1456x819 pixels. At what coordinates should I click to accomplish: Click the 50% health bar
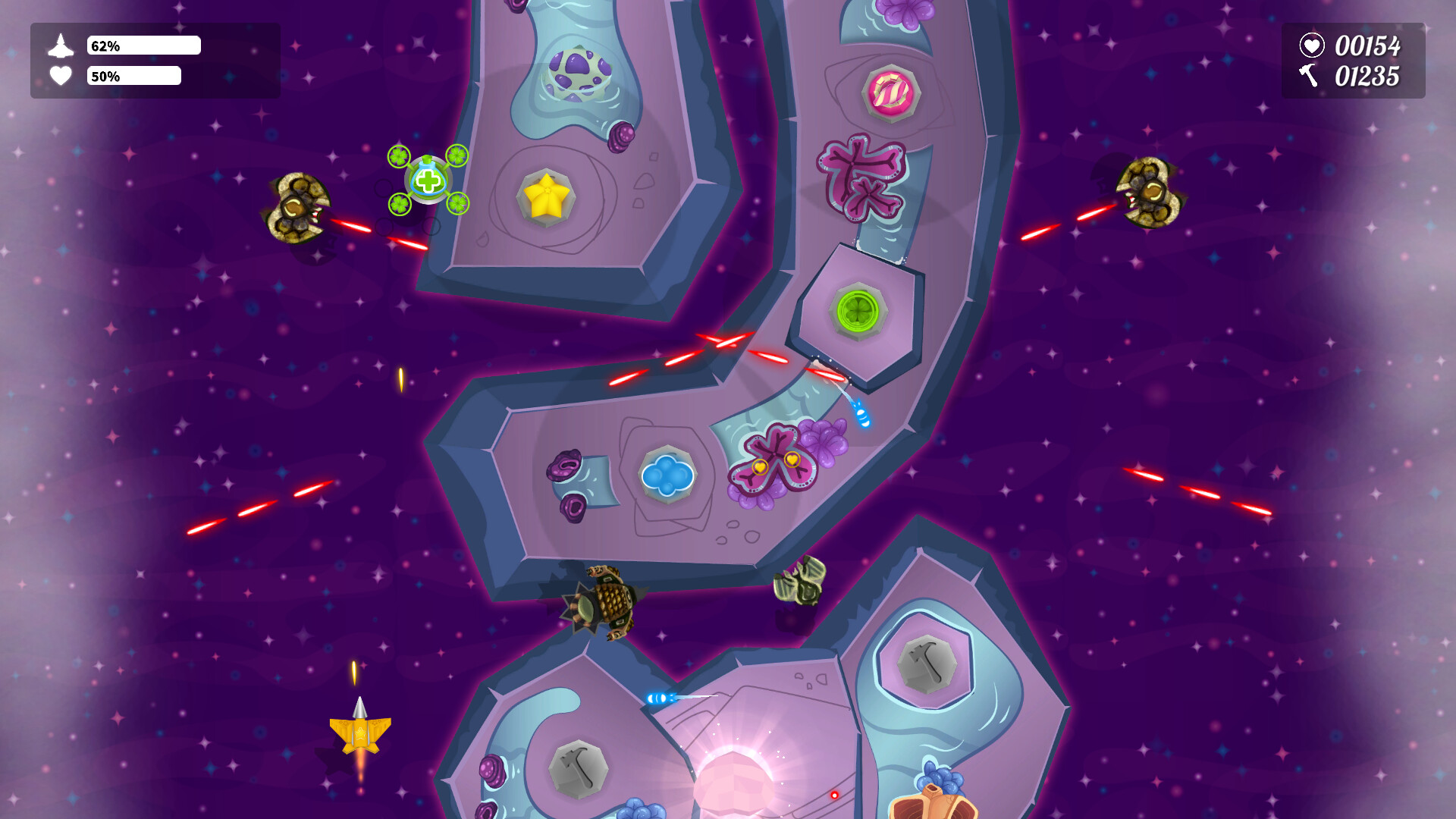click(134, 76)
